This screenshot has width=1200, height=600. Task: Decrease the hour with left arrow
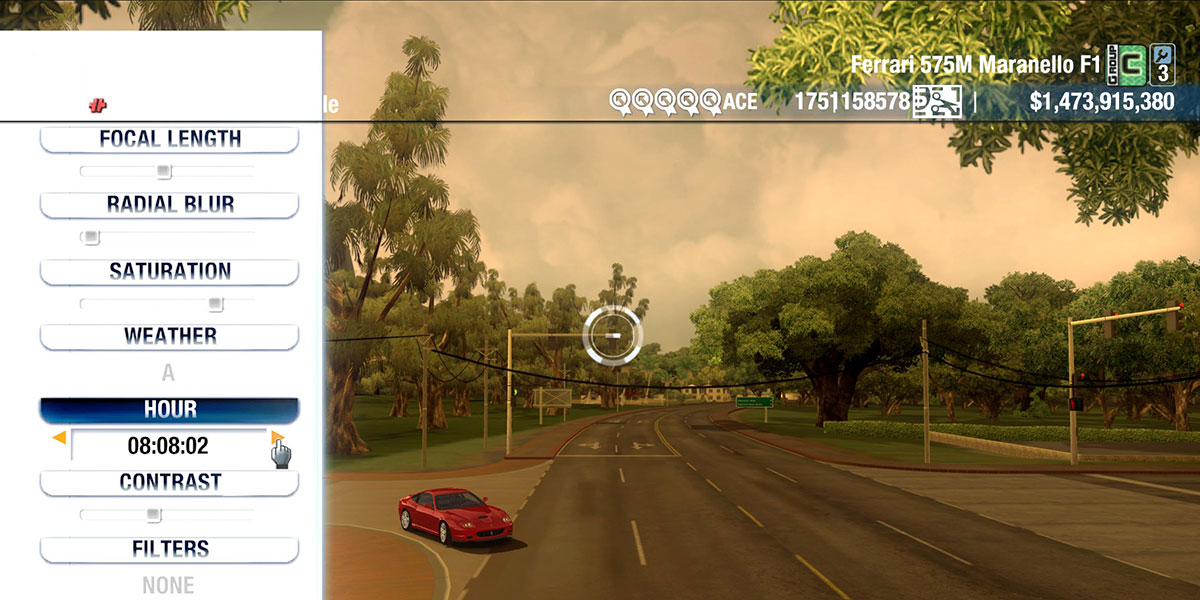(60, 438)
